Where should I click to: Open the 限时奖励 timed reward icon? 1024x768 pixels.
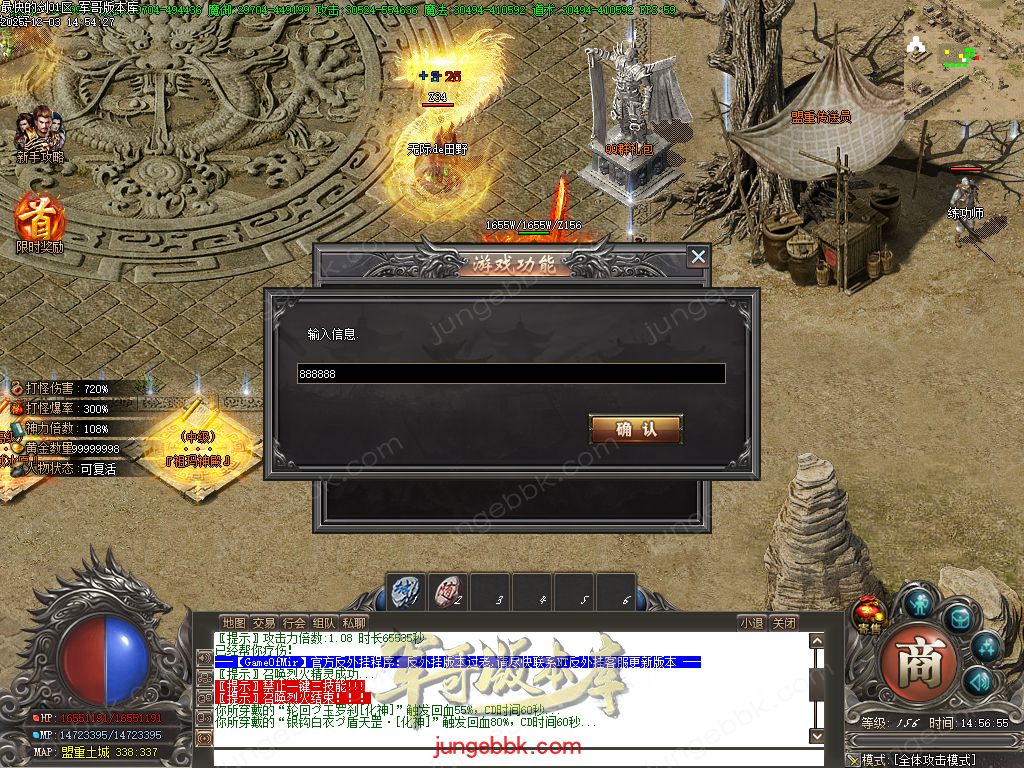click(39, 218)
